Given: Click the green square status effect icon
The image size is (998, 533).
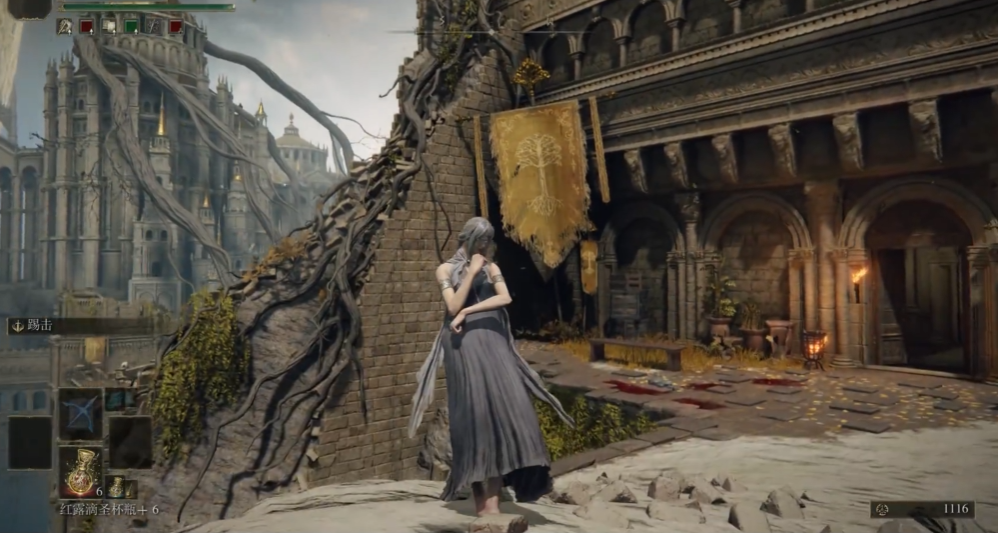Looking at the screenshot, I should point(131,26).
